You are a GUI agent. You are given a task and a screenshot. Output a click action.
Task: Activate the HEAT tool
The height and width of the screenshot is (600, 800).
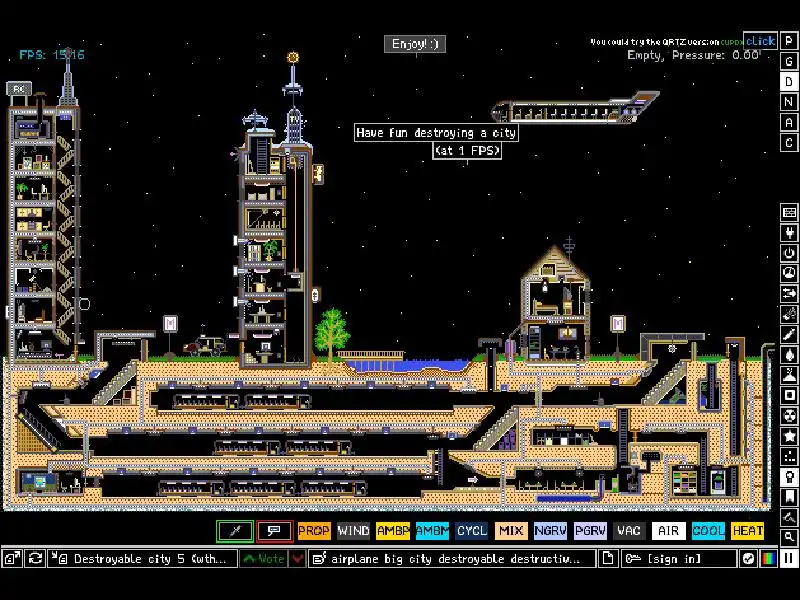pyautogui.click(x=747, y=531)
